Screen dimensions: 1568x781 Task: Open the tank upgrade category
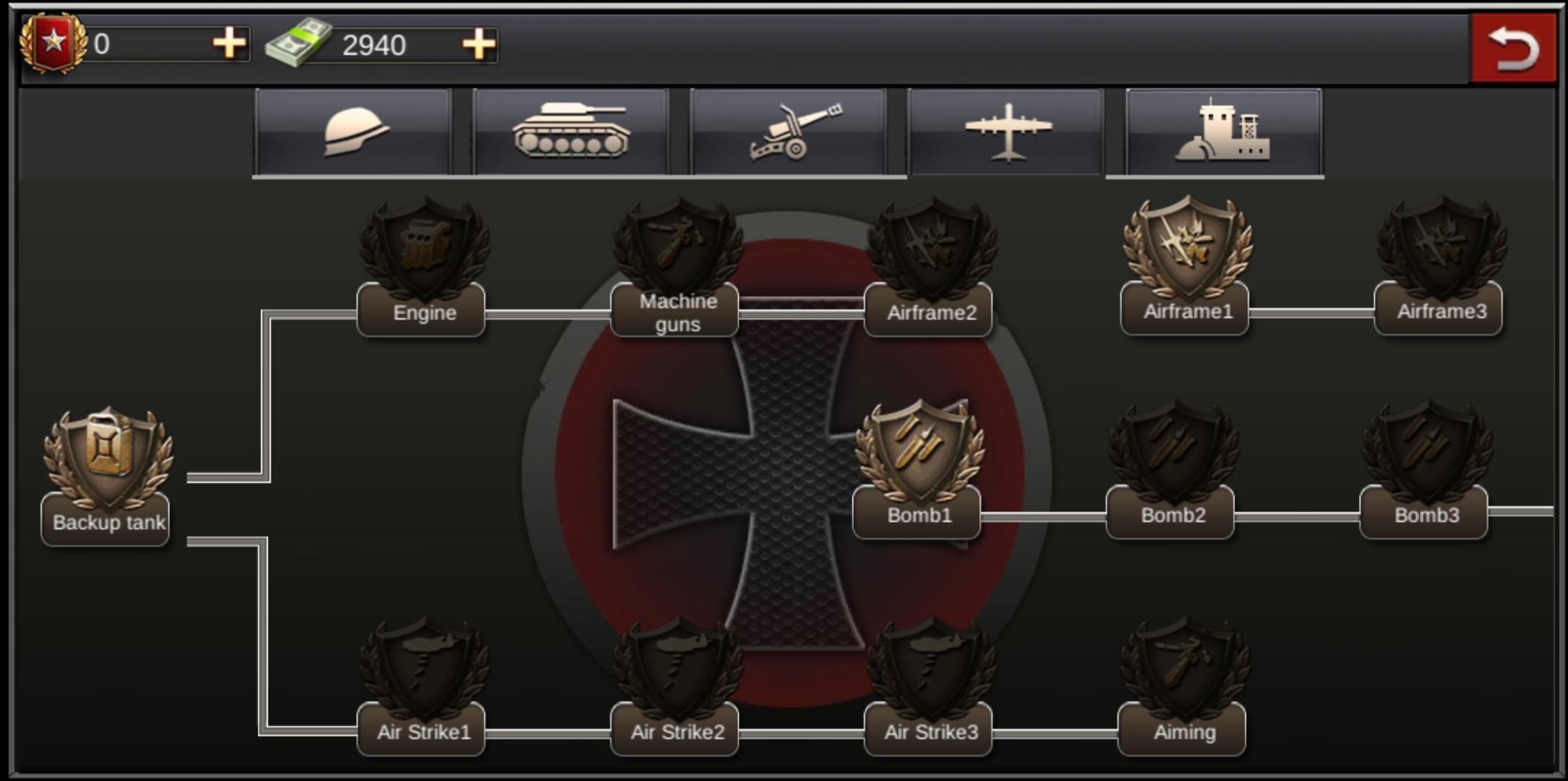pyautogui.click(x=570, y=132)
